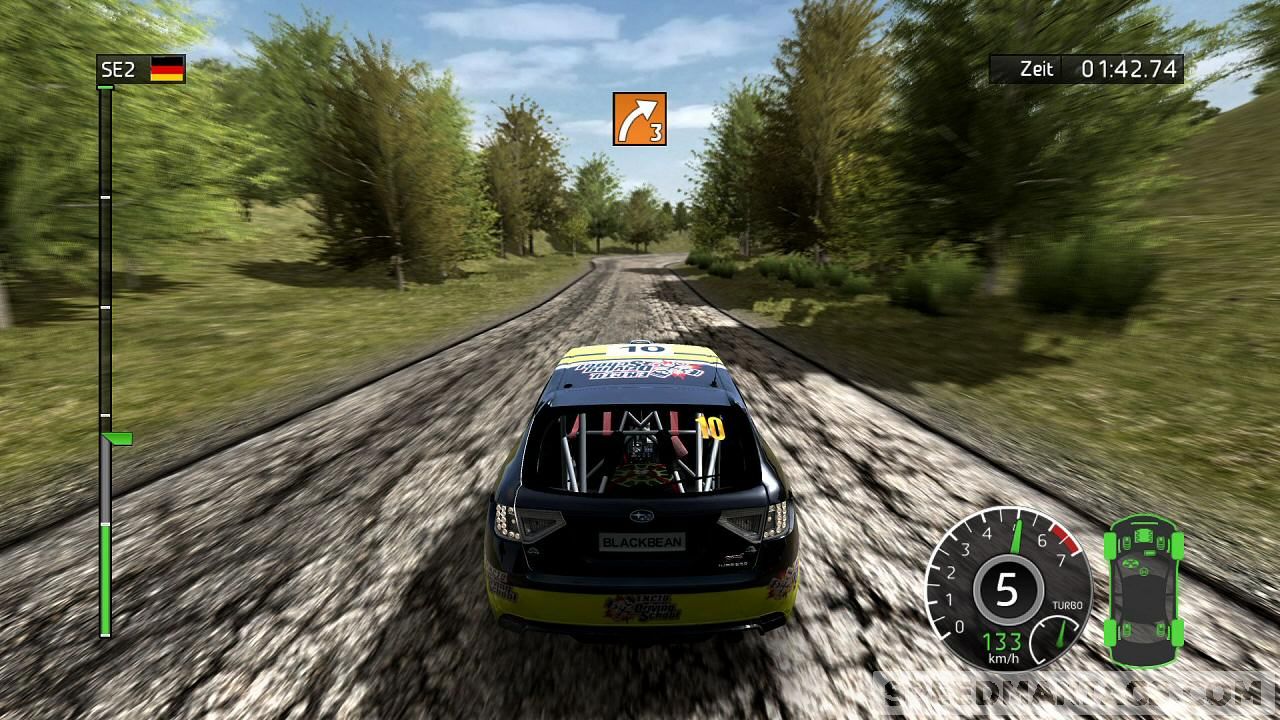
Task: Click the orange right-turn pace note icon
Action: [x=640, y=119]
